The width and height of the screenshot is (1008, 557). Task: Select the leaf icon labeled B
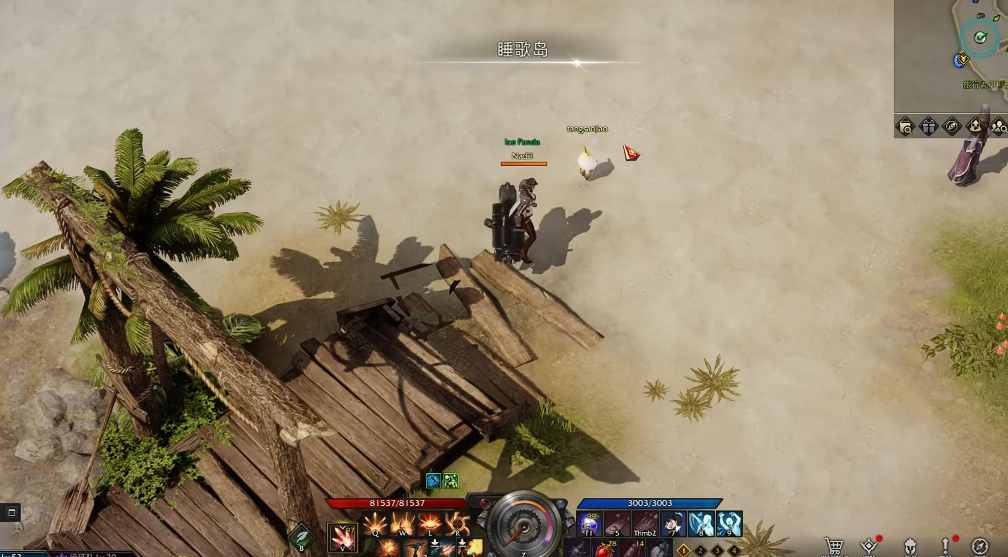pos(300,537)
